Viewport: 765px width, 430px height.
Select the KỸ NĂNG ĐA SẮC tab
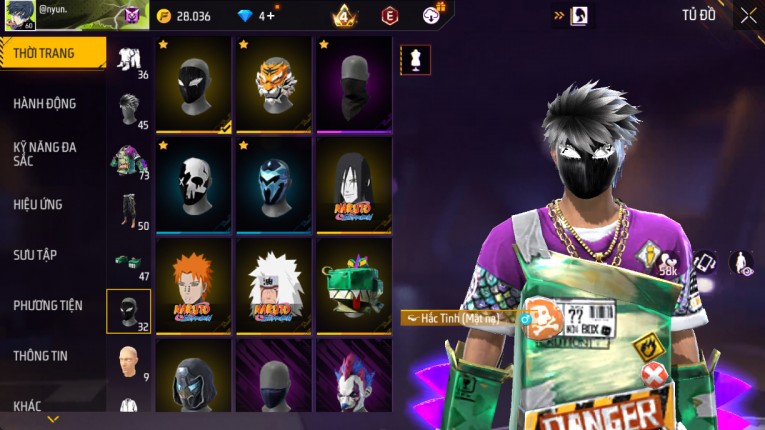tap(45, 153)
